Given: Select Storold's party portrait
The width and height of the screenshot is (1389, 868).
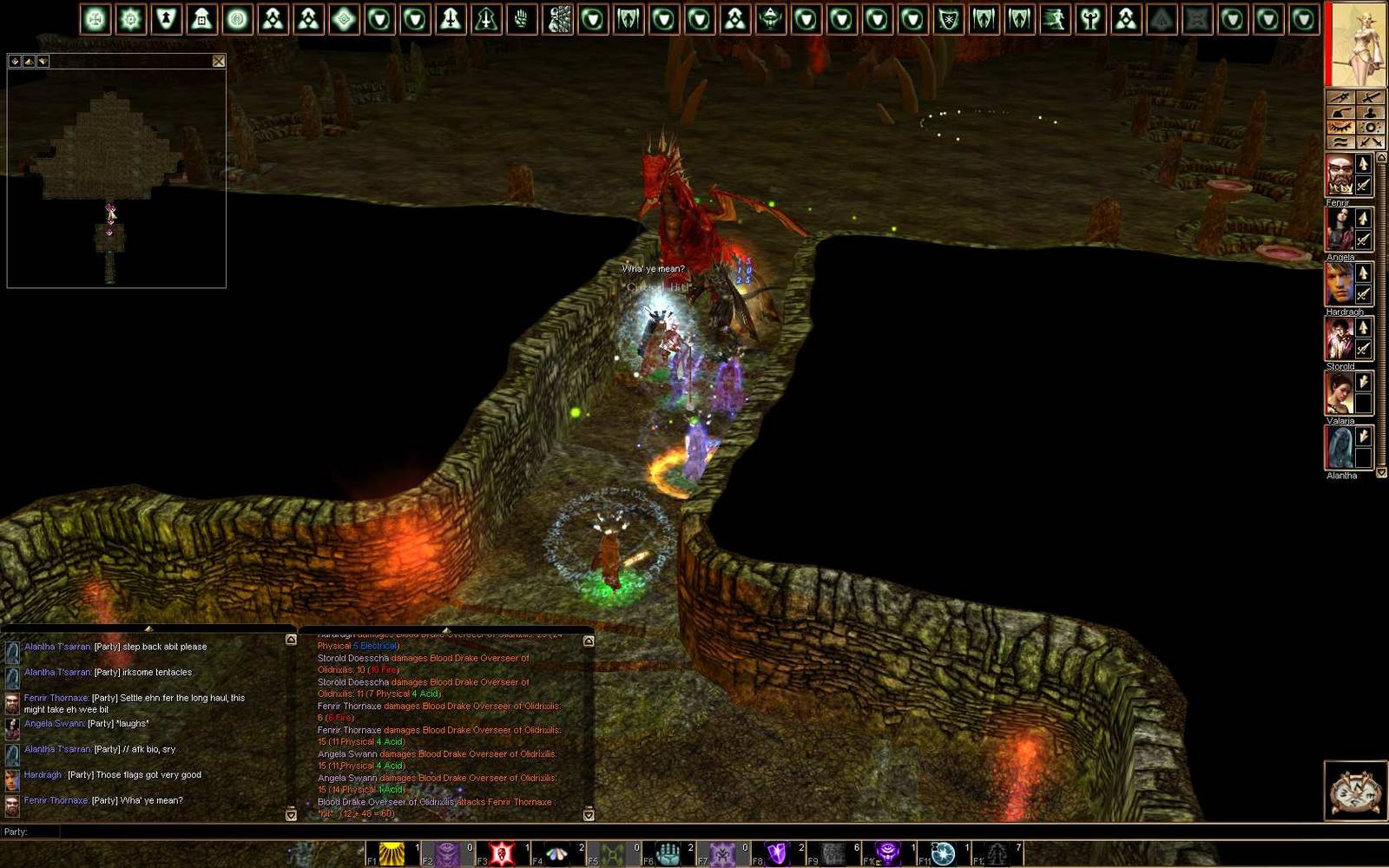Looking at the screenshot, I should [1340, 339].
